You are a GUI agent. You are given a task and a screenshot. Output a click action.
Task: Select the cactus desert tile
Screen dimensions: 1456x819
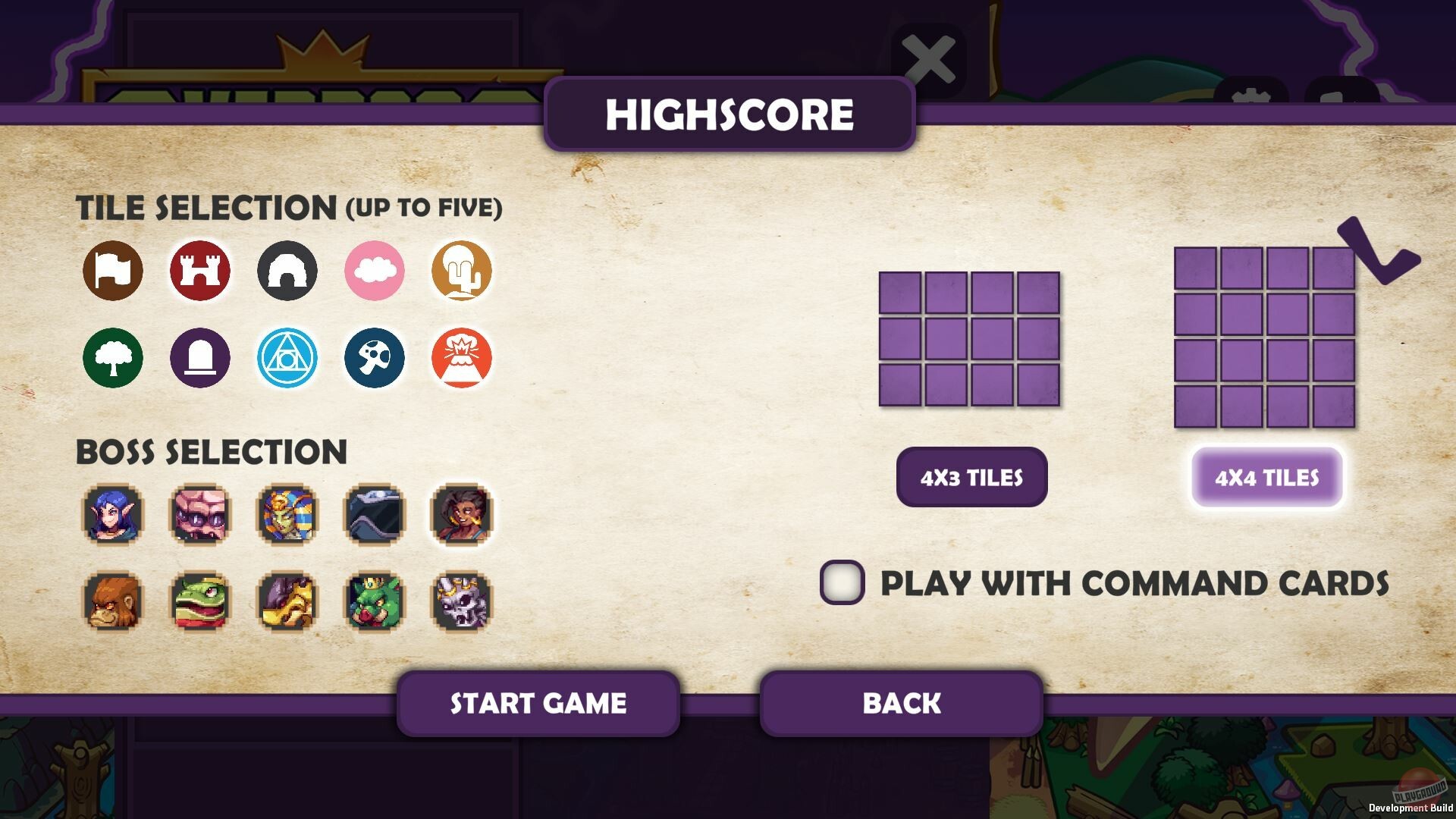click(462, 271)
